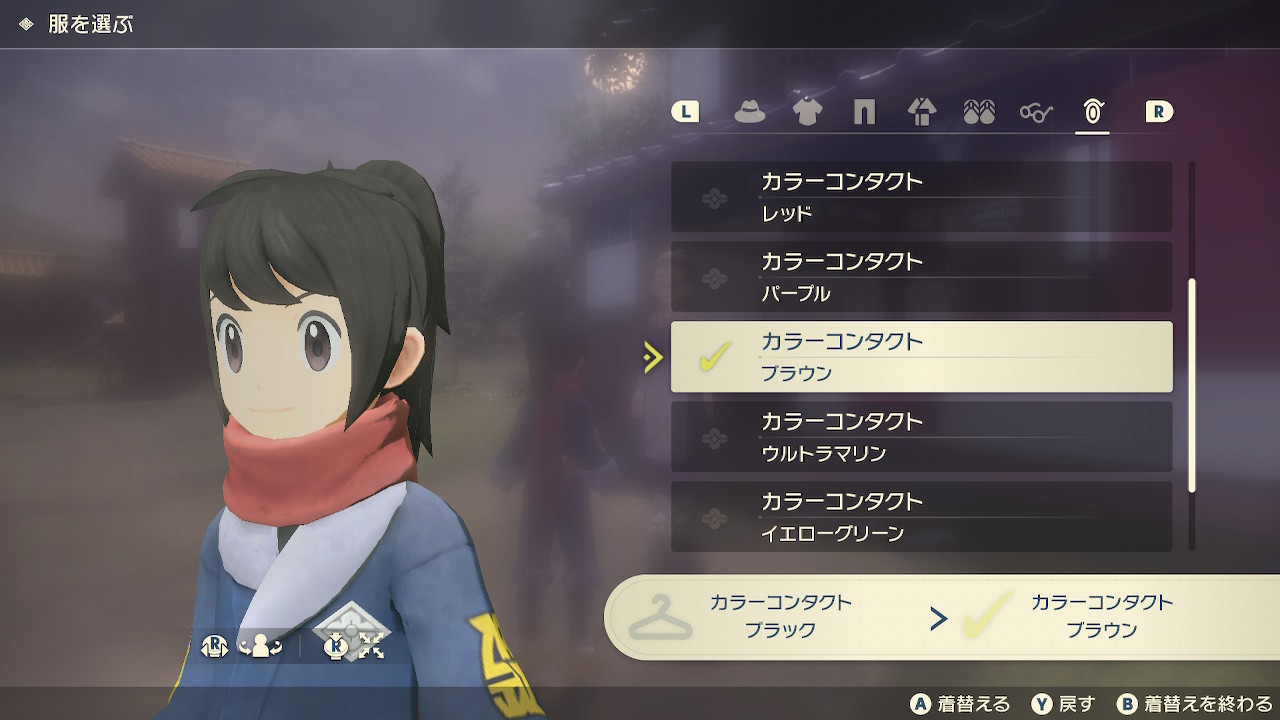
Task: Switch to the kimono outfit tab
Action: 921,112
